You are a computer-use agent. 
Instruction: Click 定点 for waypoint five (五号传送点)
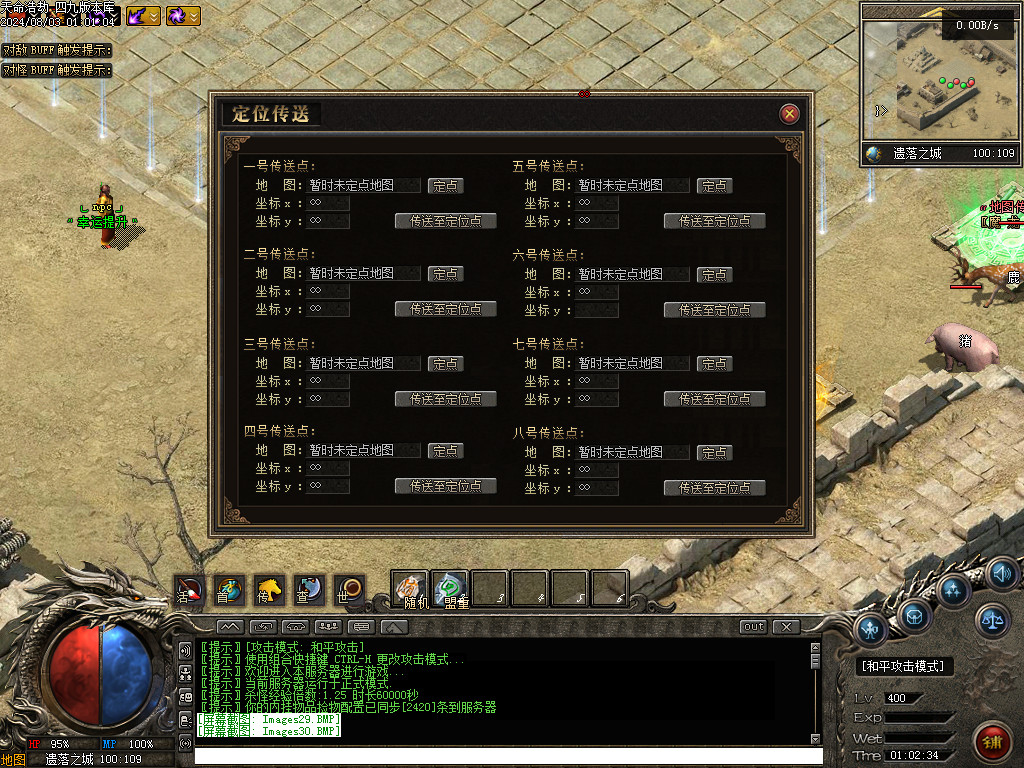click(x=714, y=186)
